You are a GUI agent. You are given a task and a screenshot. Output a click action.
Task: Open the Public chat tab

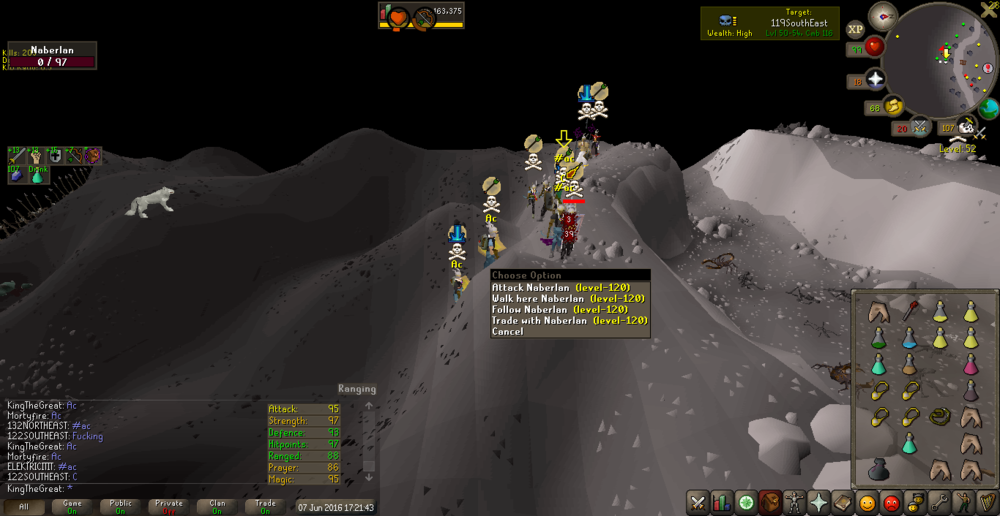tap(121, 507)
